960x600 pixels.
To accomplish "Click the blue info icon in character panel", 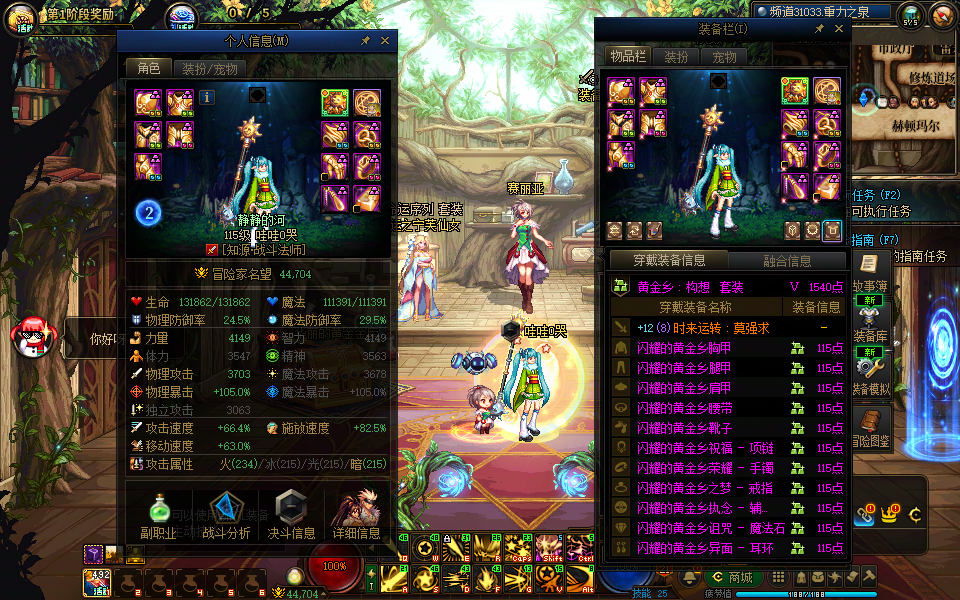I will 207,97.
